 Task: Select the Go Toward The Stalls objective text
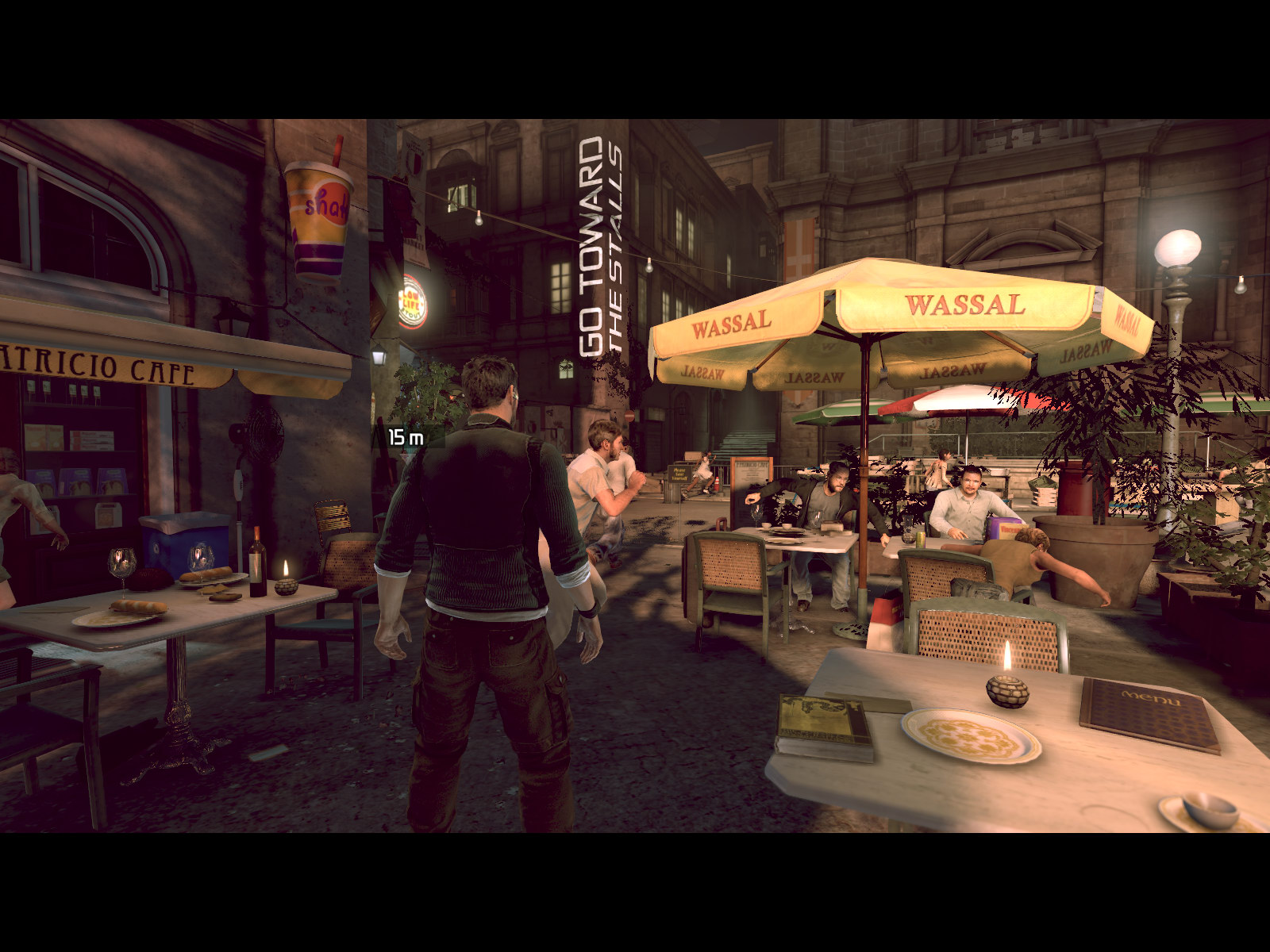pyautogui.click(x=601, y=247)
